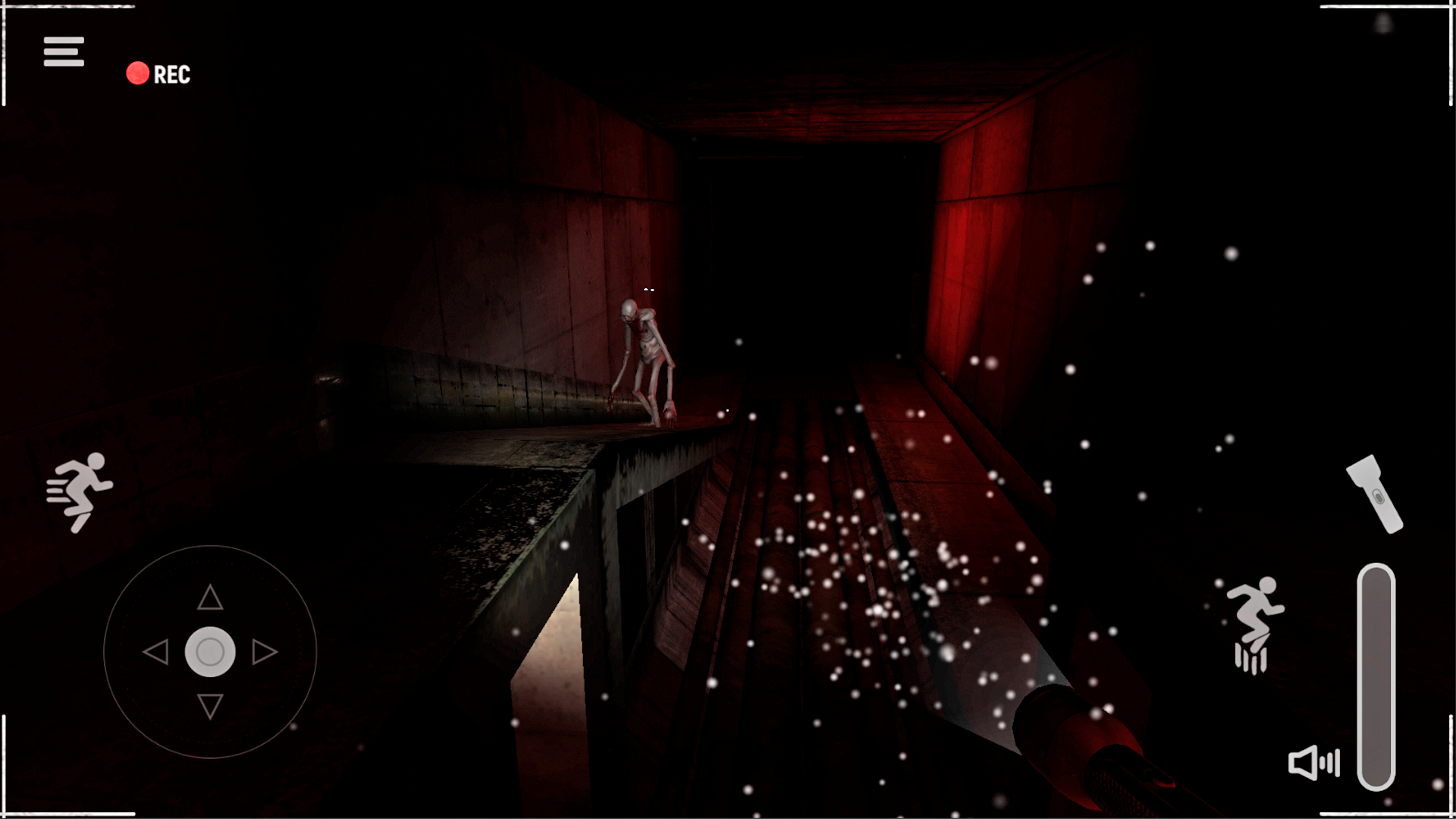Toggle sound using the volume speaker control

pyautogui.click(x=1314, y=764)
